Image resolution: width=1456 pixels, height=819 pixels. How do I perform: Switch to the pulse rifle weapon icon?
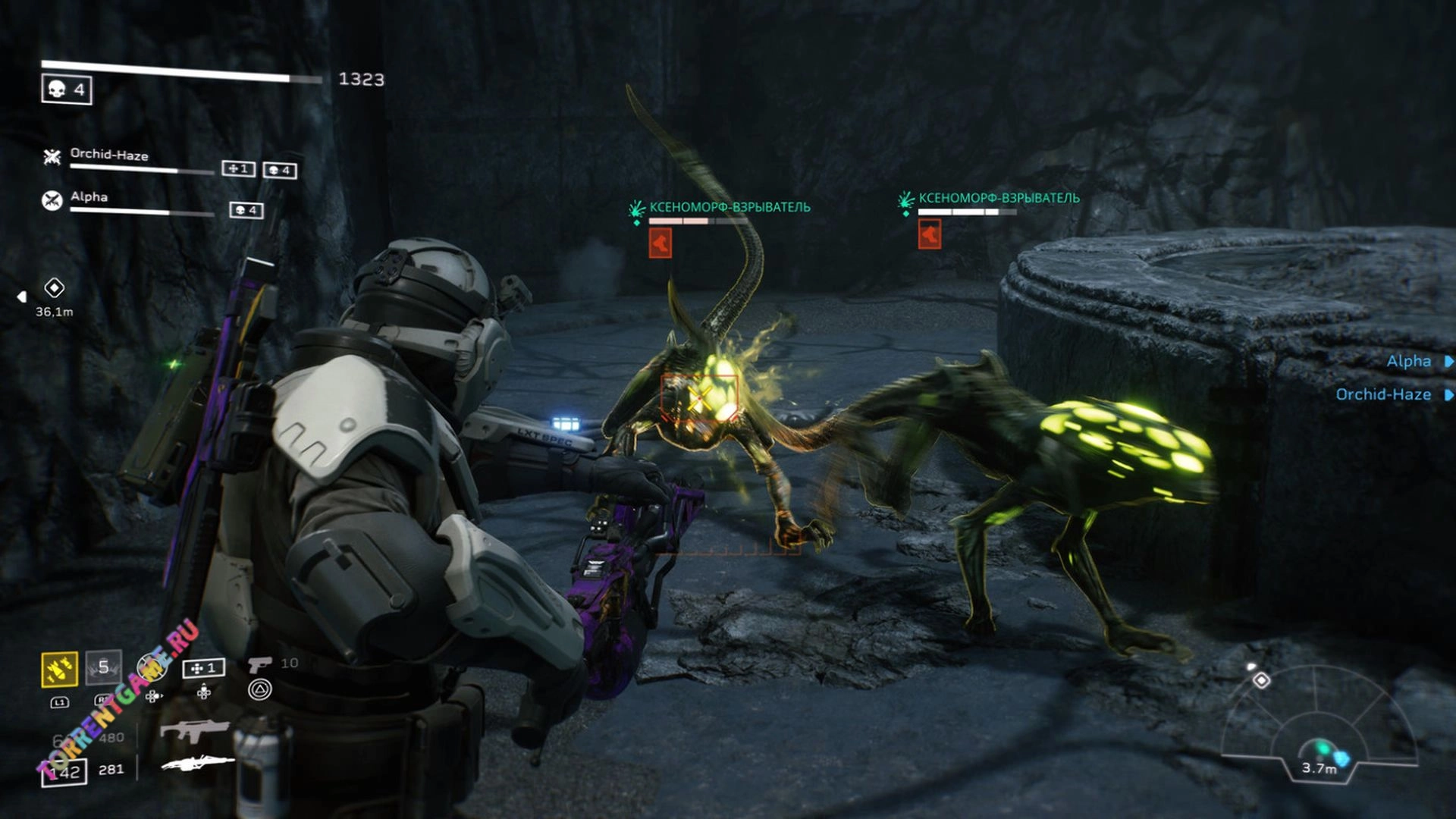[194, 731]
